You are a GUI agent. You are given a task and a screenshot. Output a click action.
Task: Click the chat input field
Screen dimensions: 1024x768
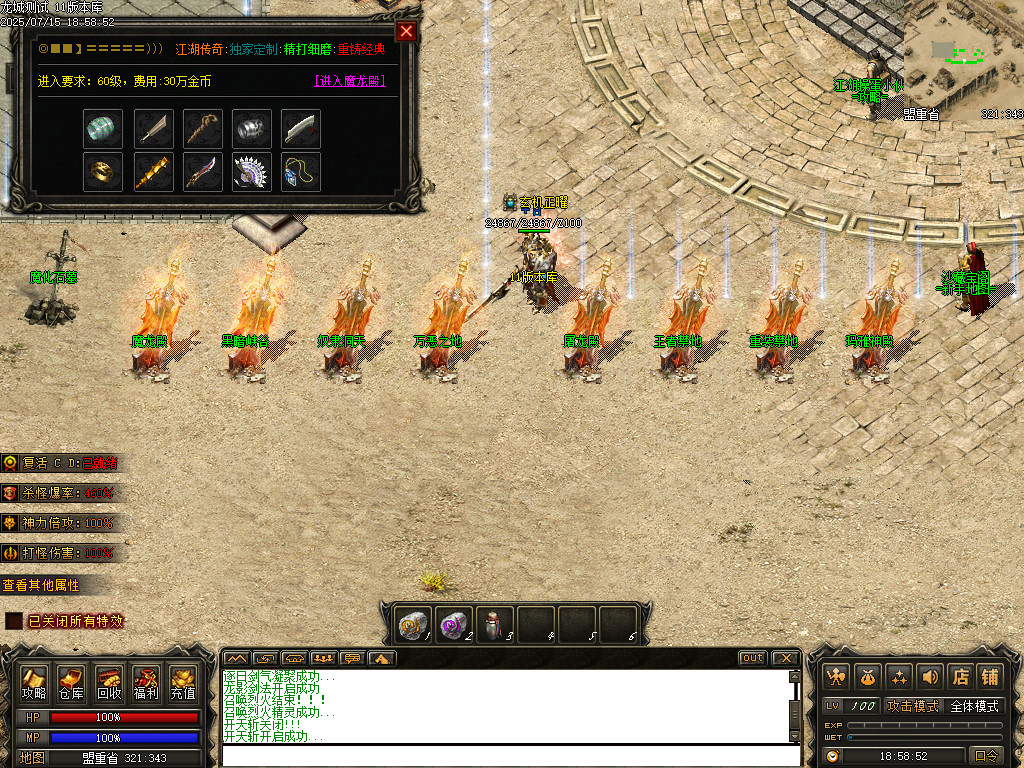click(505, 755)
